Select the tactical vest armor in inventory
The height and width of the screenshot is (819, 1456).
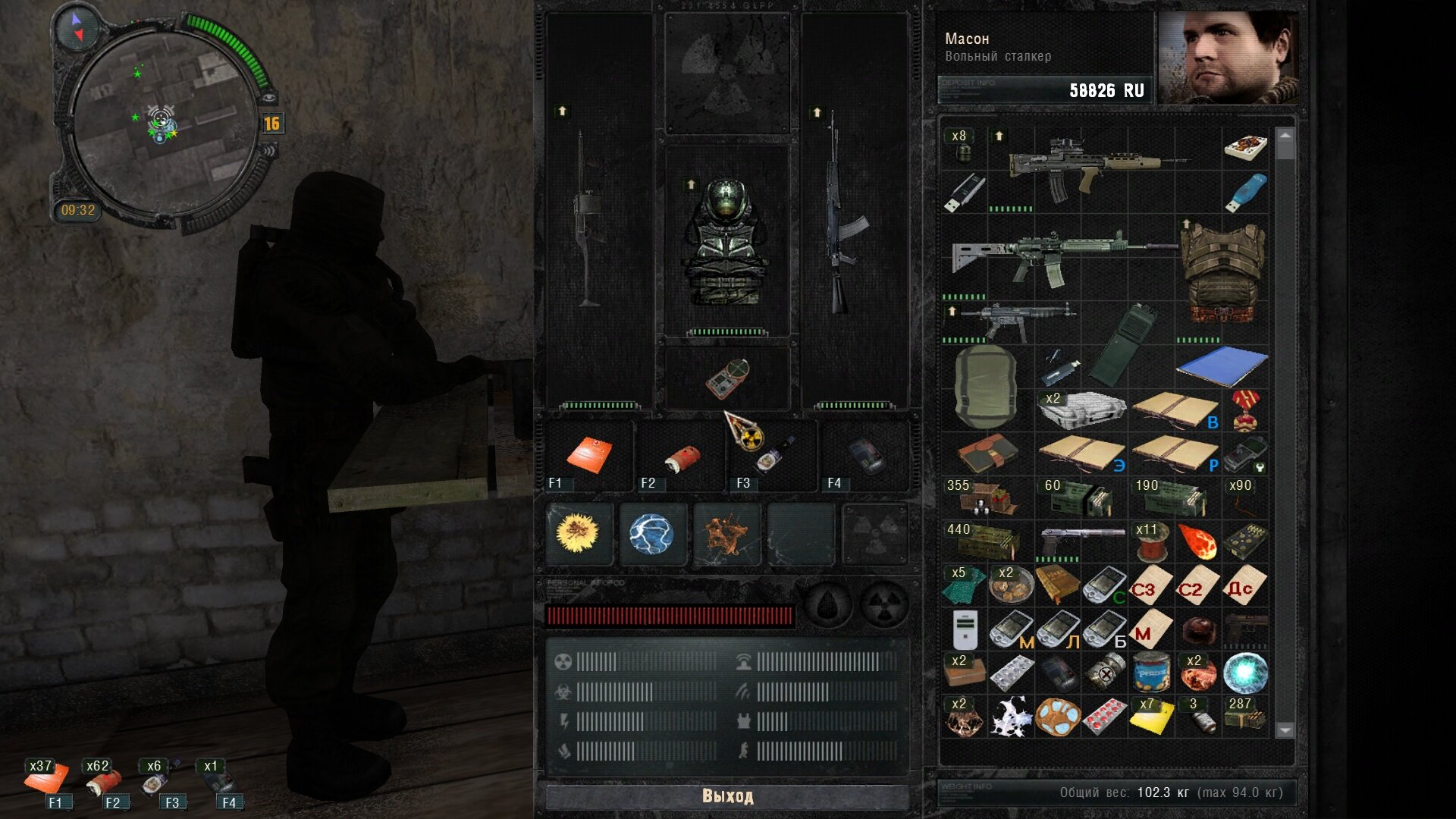[1222, 273]
